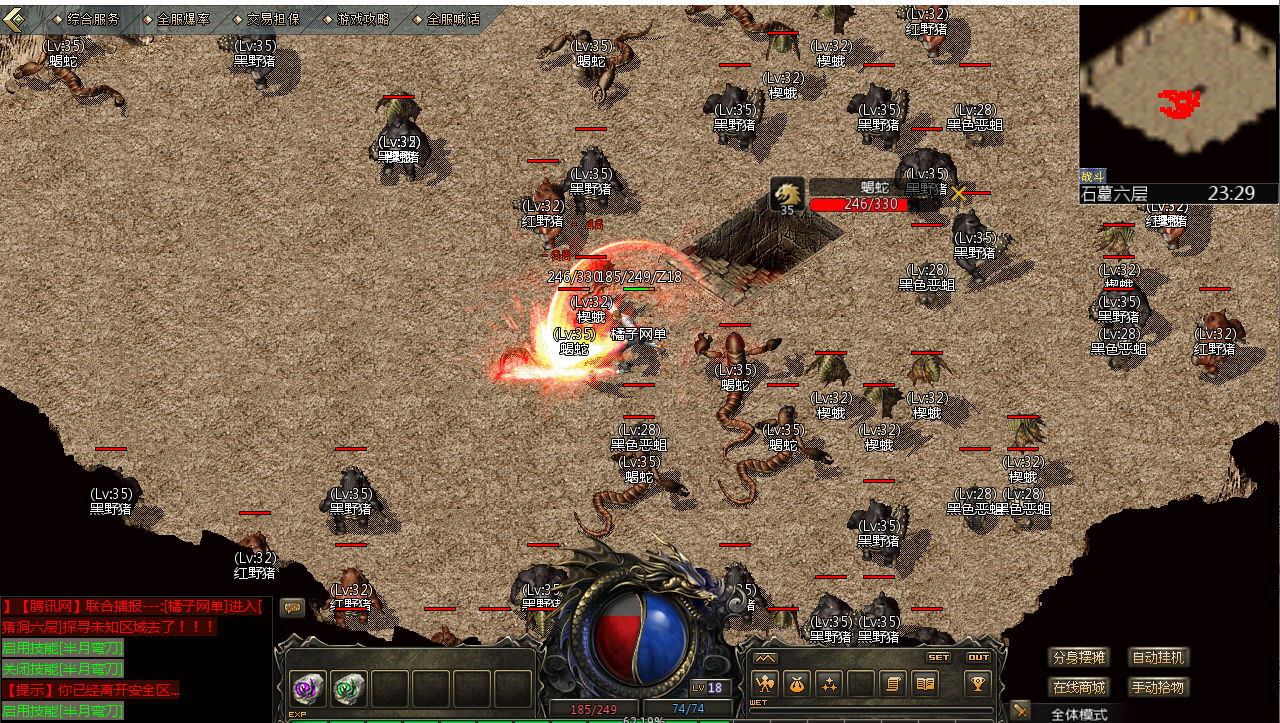Viewport: 1280px width, 723px height.
Task: Open the 全服爆率 drop rate menu
Action: pos(183,19)
